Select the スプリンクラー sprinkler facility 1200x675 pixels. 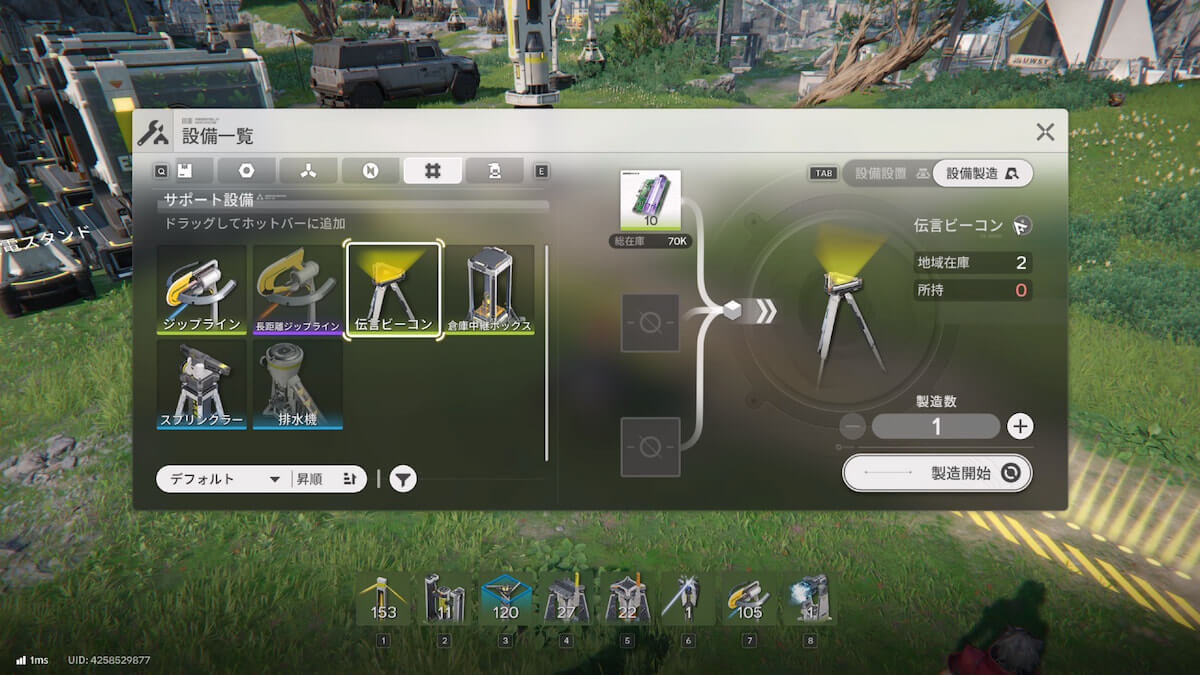point(202,384)
